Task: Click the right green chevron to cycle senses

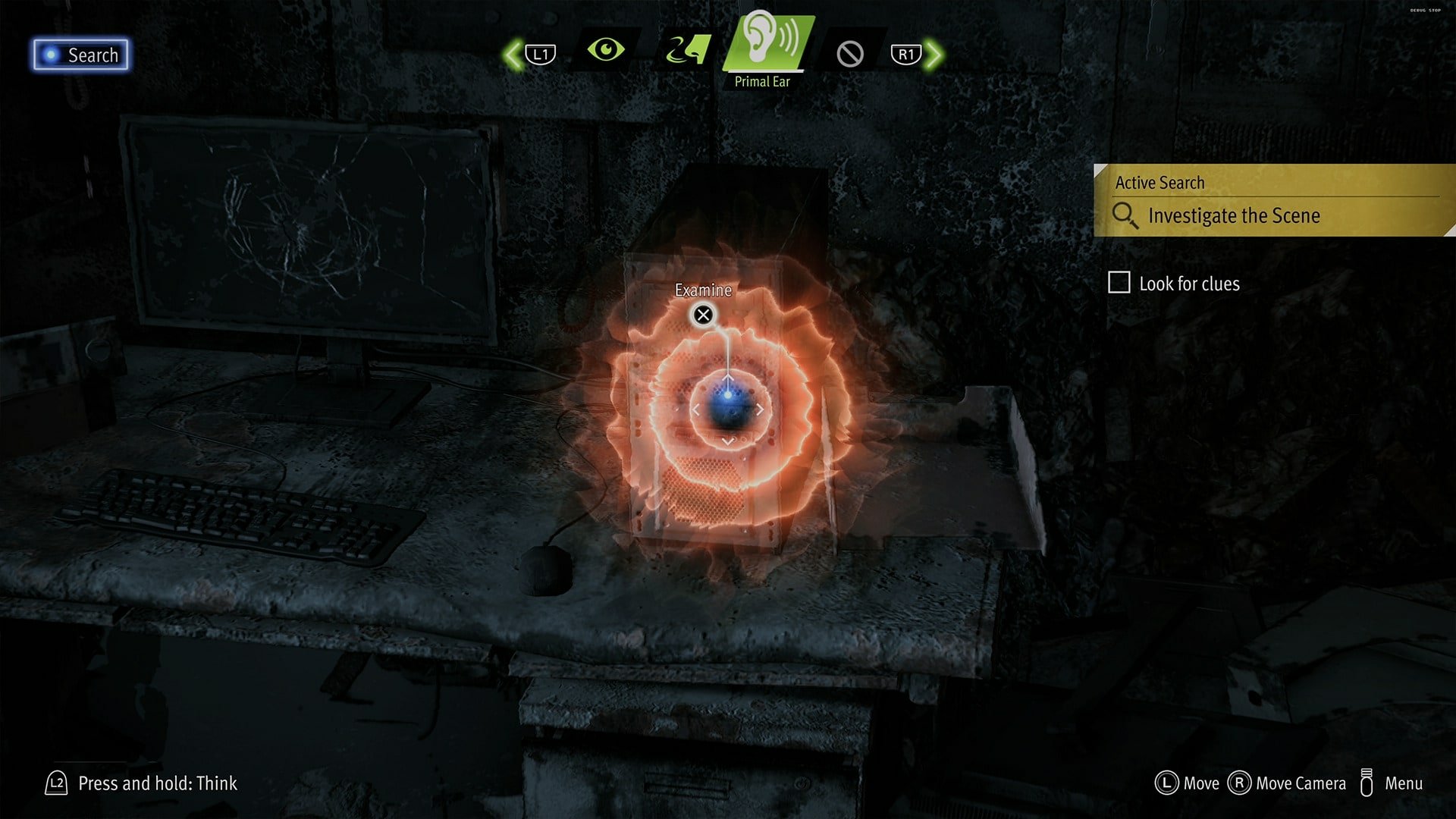Action: [935, 53]
